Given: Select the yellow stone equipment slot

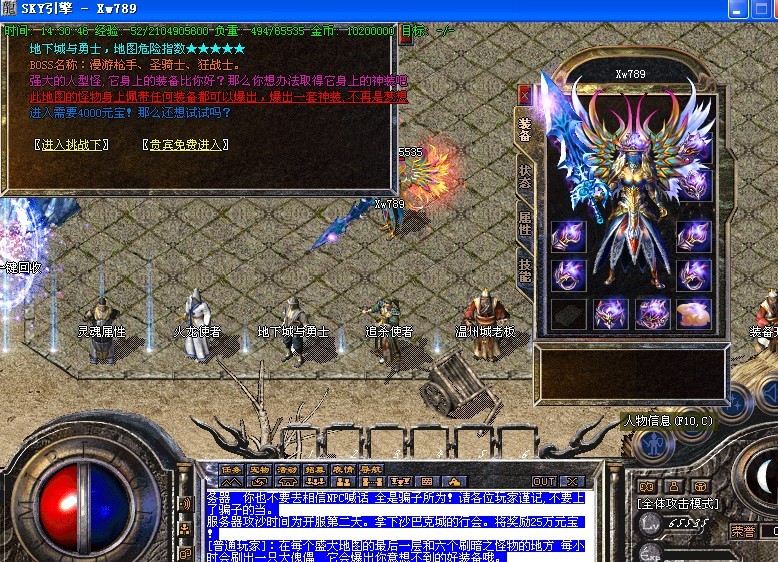Looking at the screenshot, I should tap(693, 314).
